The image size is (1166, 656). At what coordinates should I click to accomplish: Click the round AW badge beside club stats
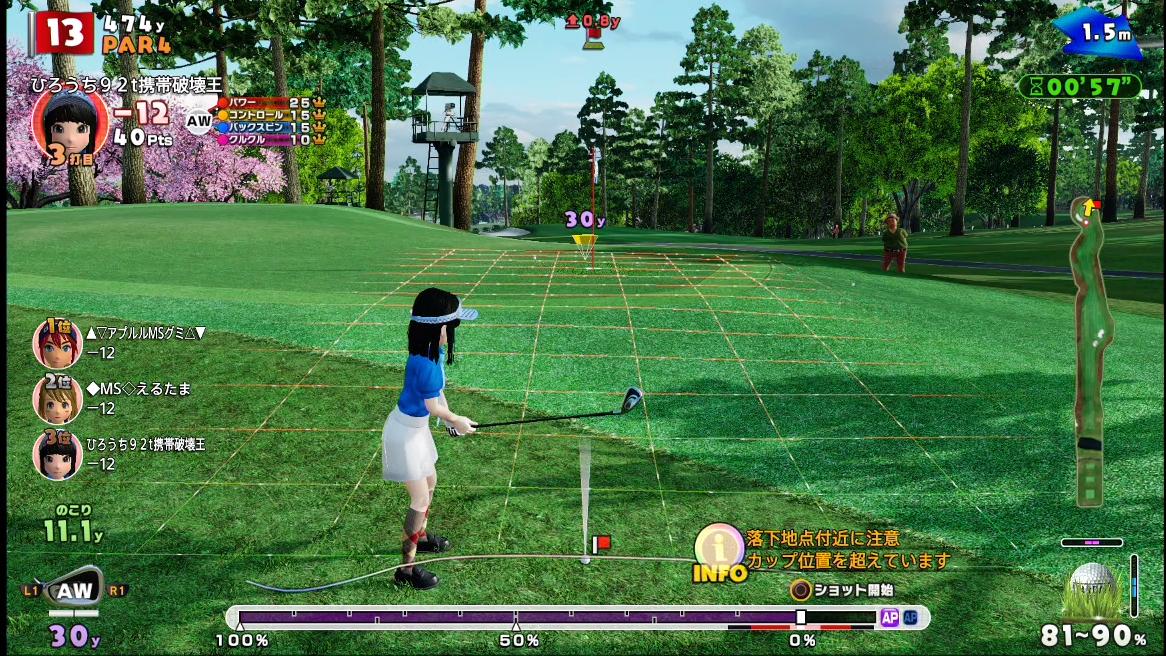click(x=200, y=121)
